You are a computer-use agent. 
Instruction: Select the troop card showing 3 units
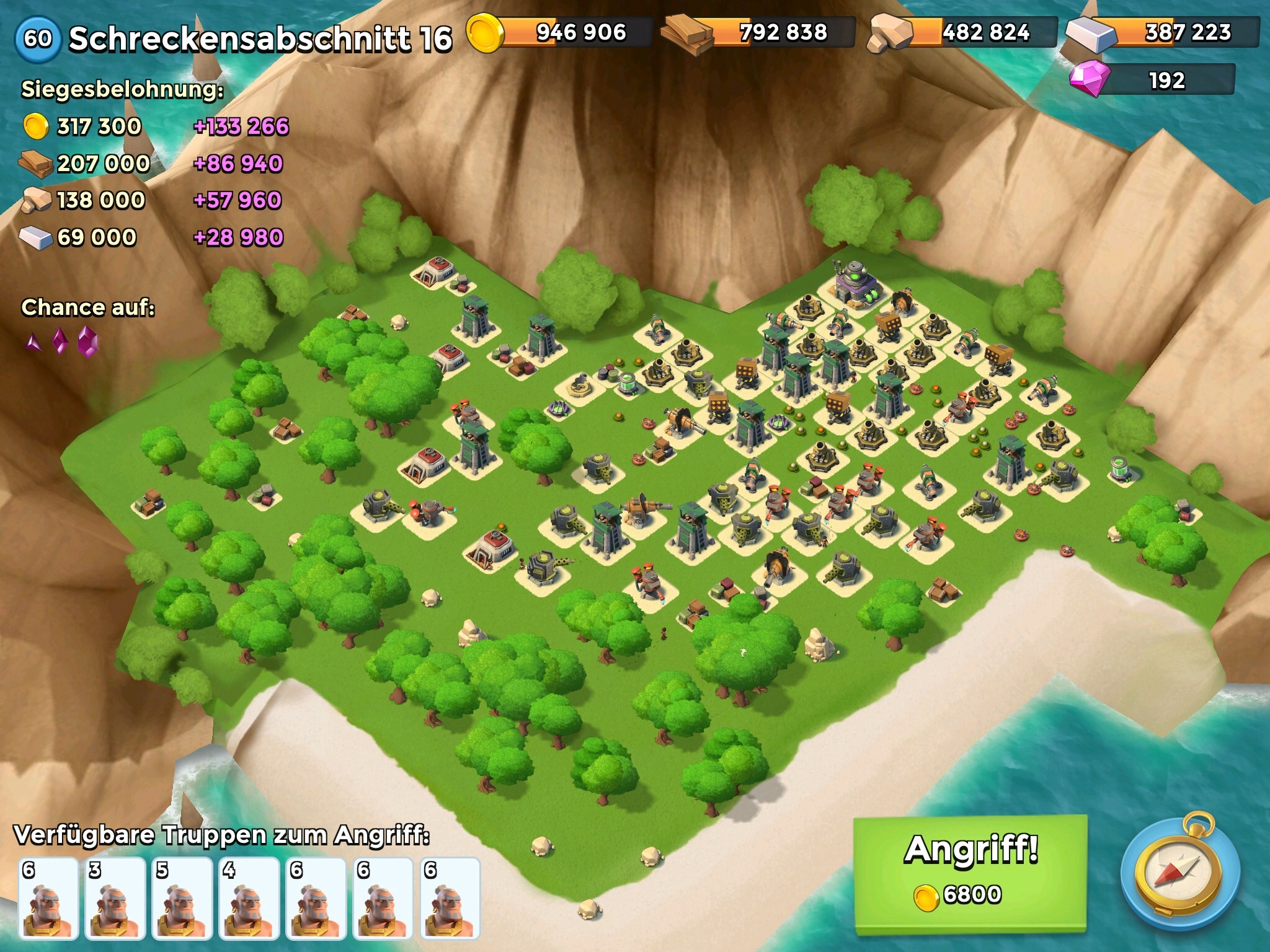(x=115, y=899)
